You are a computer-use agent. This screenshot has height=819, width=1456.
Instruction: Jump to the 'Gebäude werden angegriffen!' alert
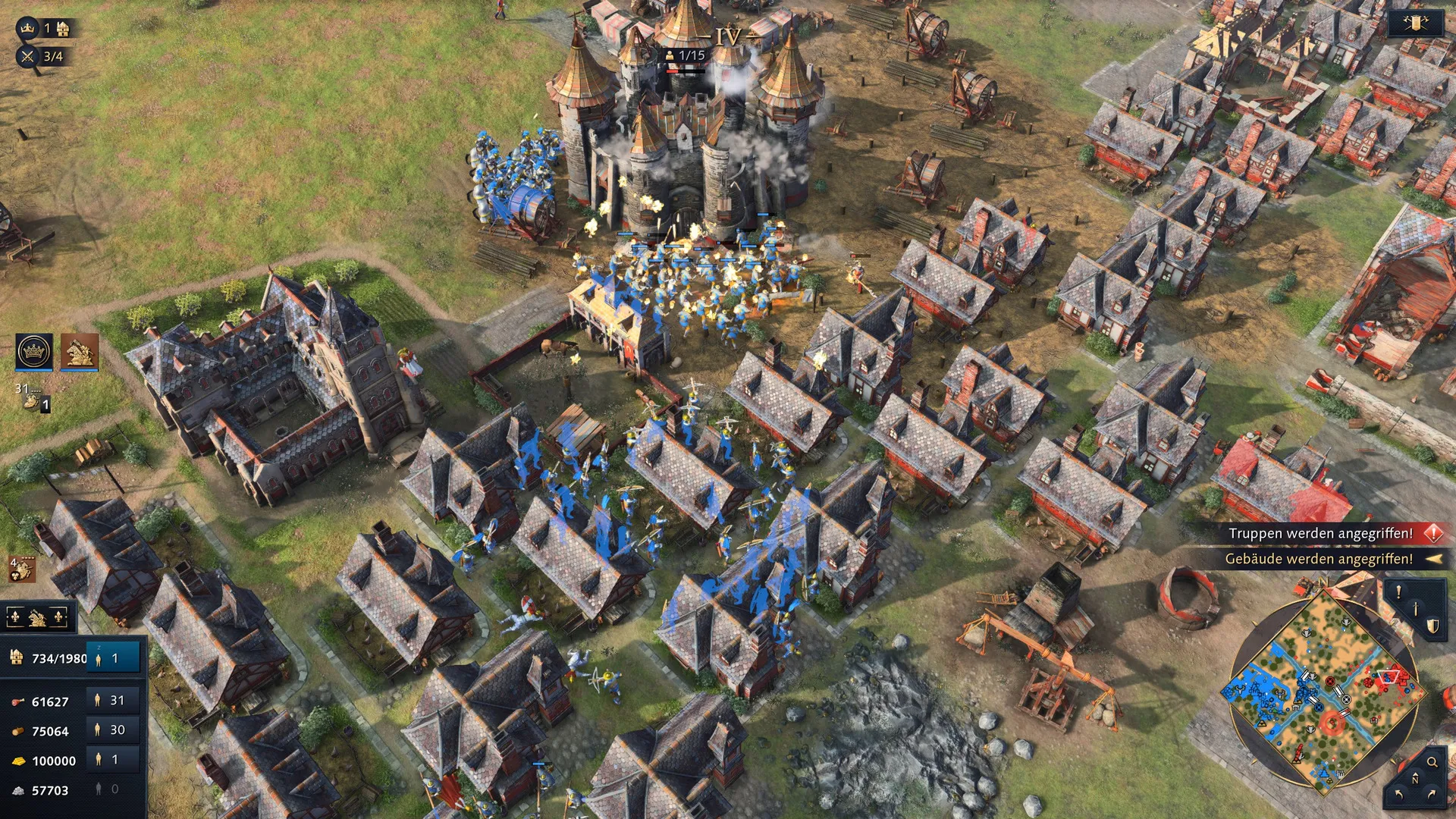tap(1319, 560)
